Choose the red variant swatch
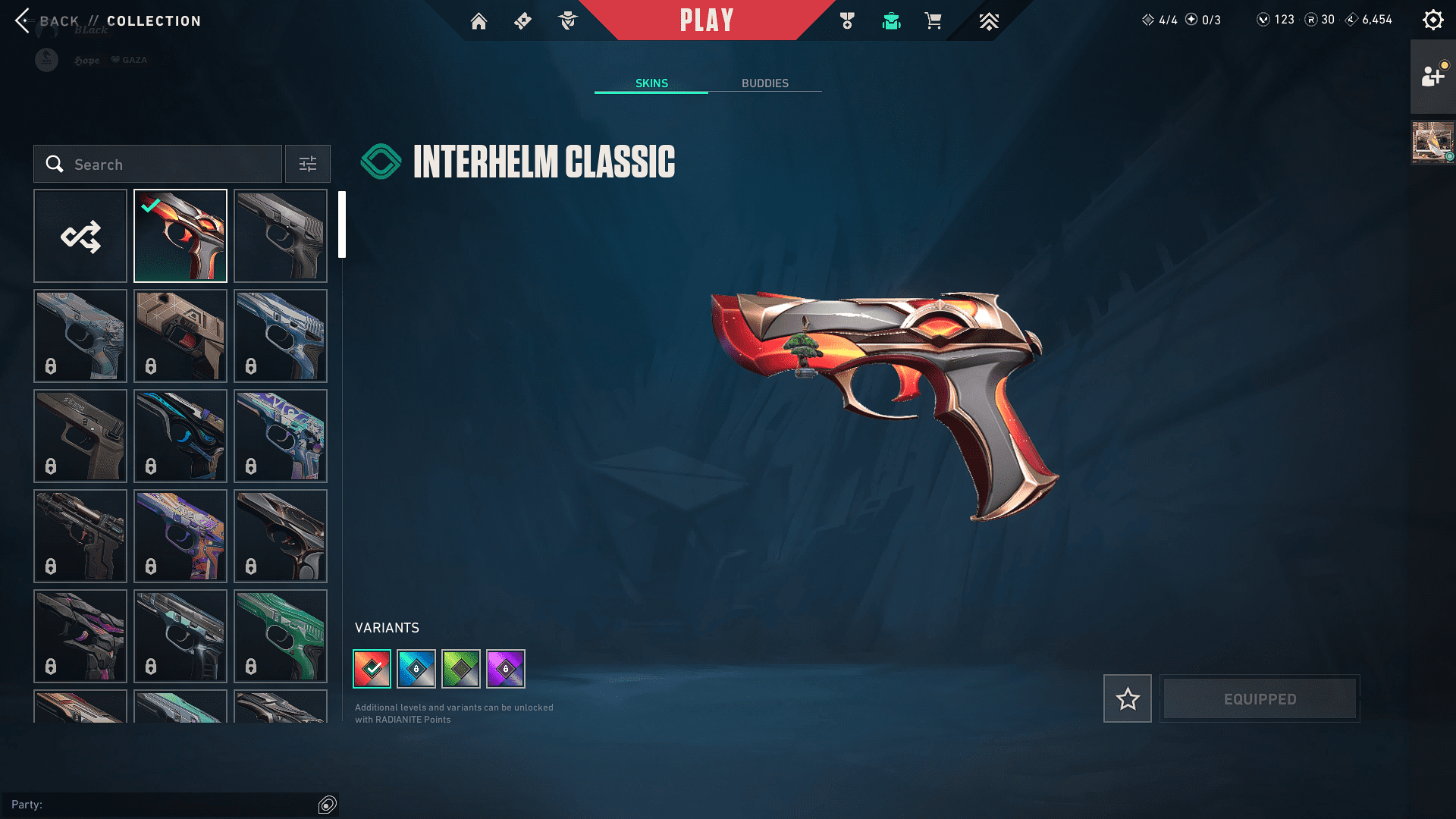 click(372, 669)
